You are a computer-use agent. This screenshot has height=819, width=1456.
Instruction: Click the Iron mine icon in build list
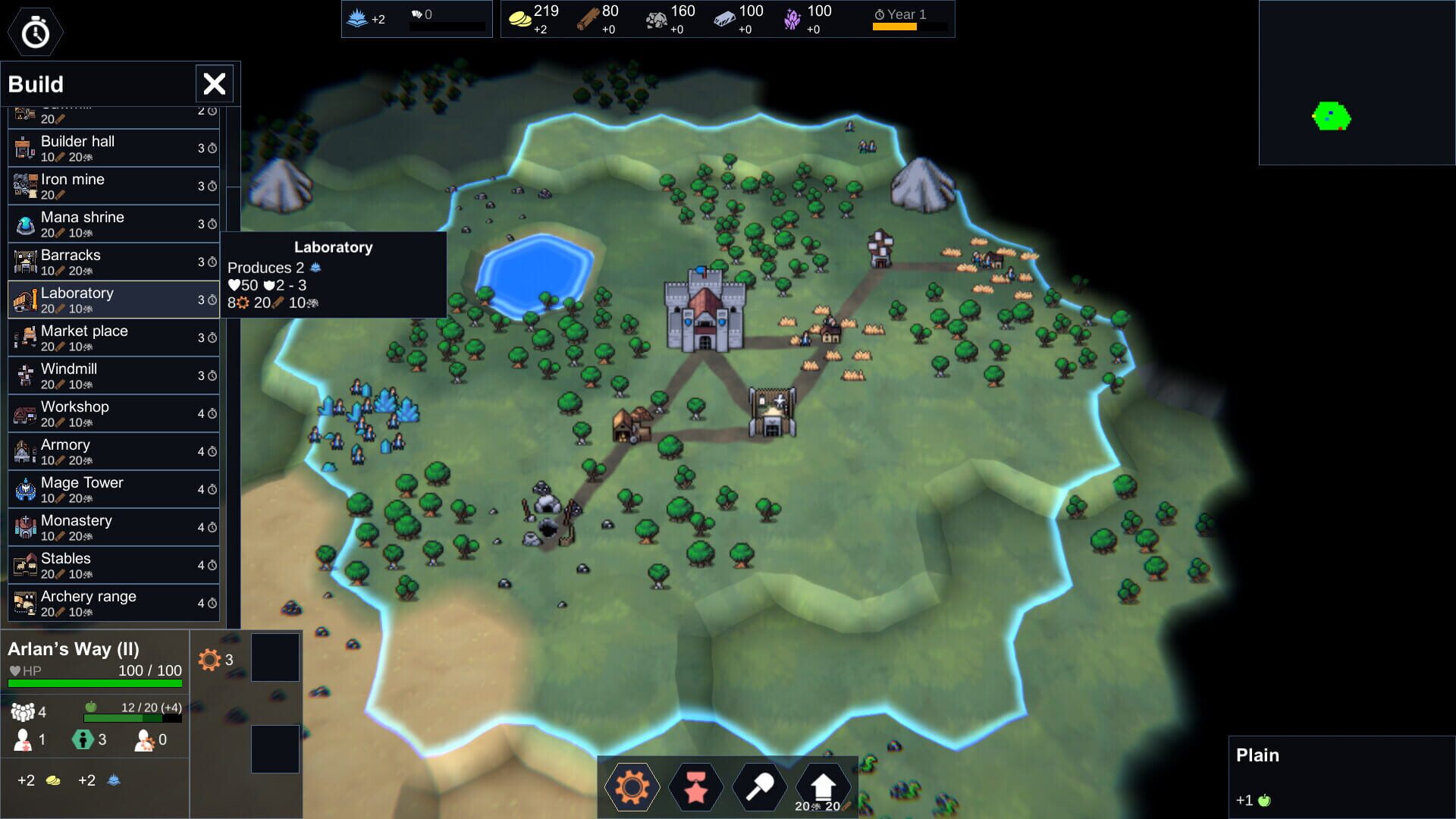[23, 184]
